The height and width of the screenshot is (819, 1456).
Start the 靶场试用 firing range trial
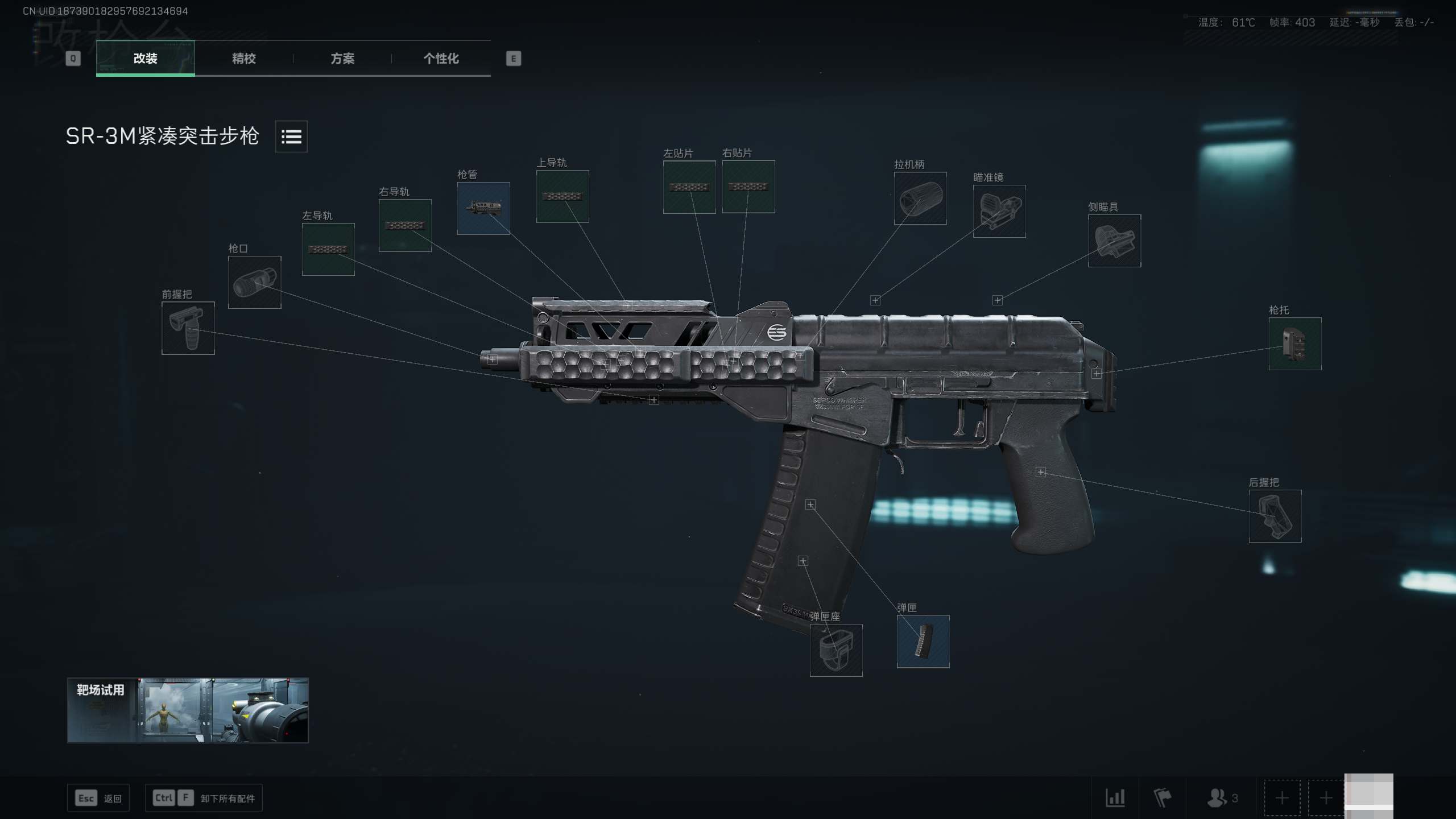(x=188, y=710)
